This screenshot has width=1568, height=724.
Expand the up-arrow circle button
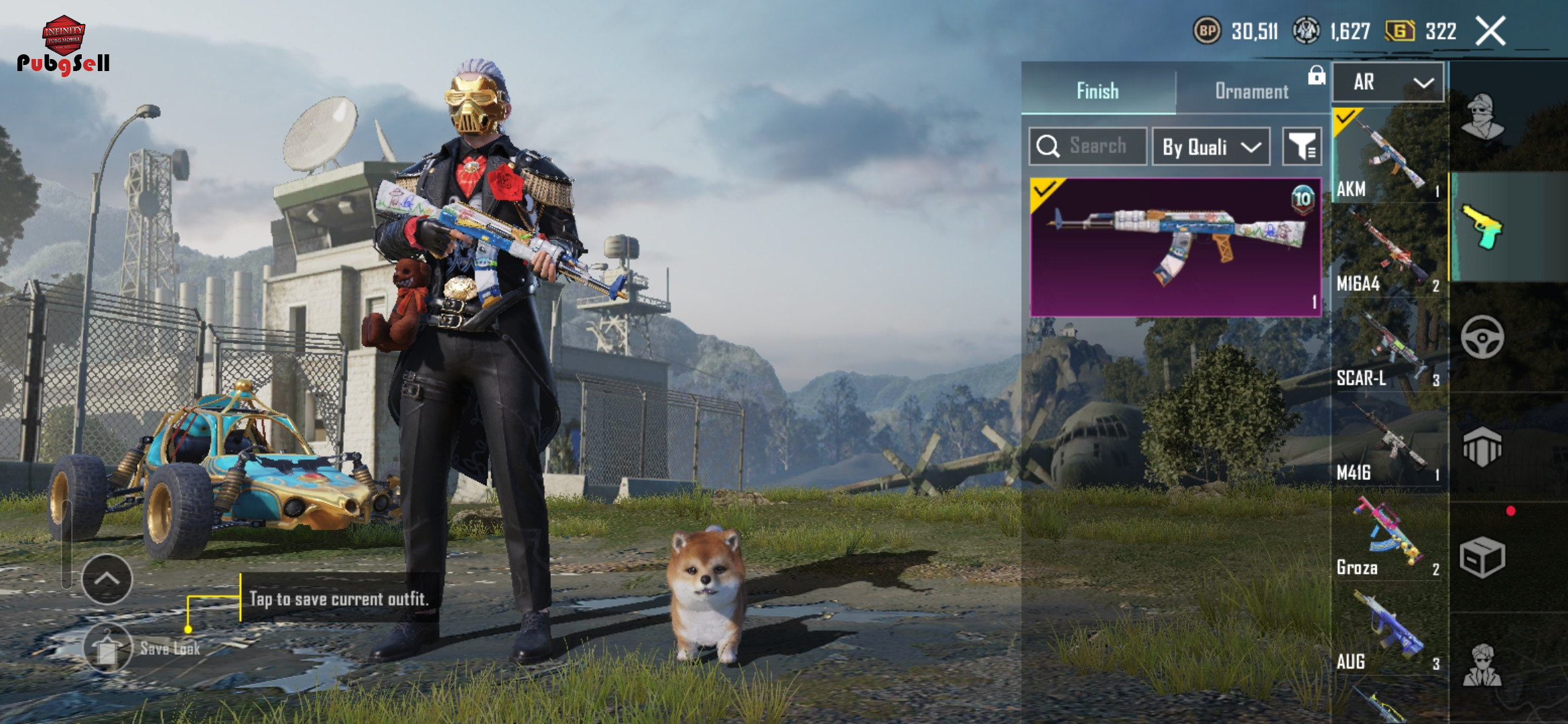[107, 579]
